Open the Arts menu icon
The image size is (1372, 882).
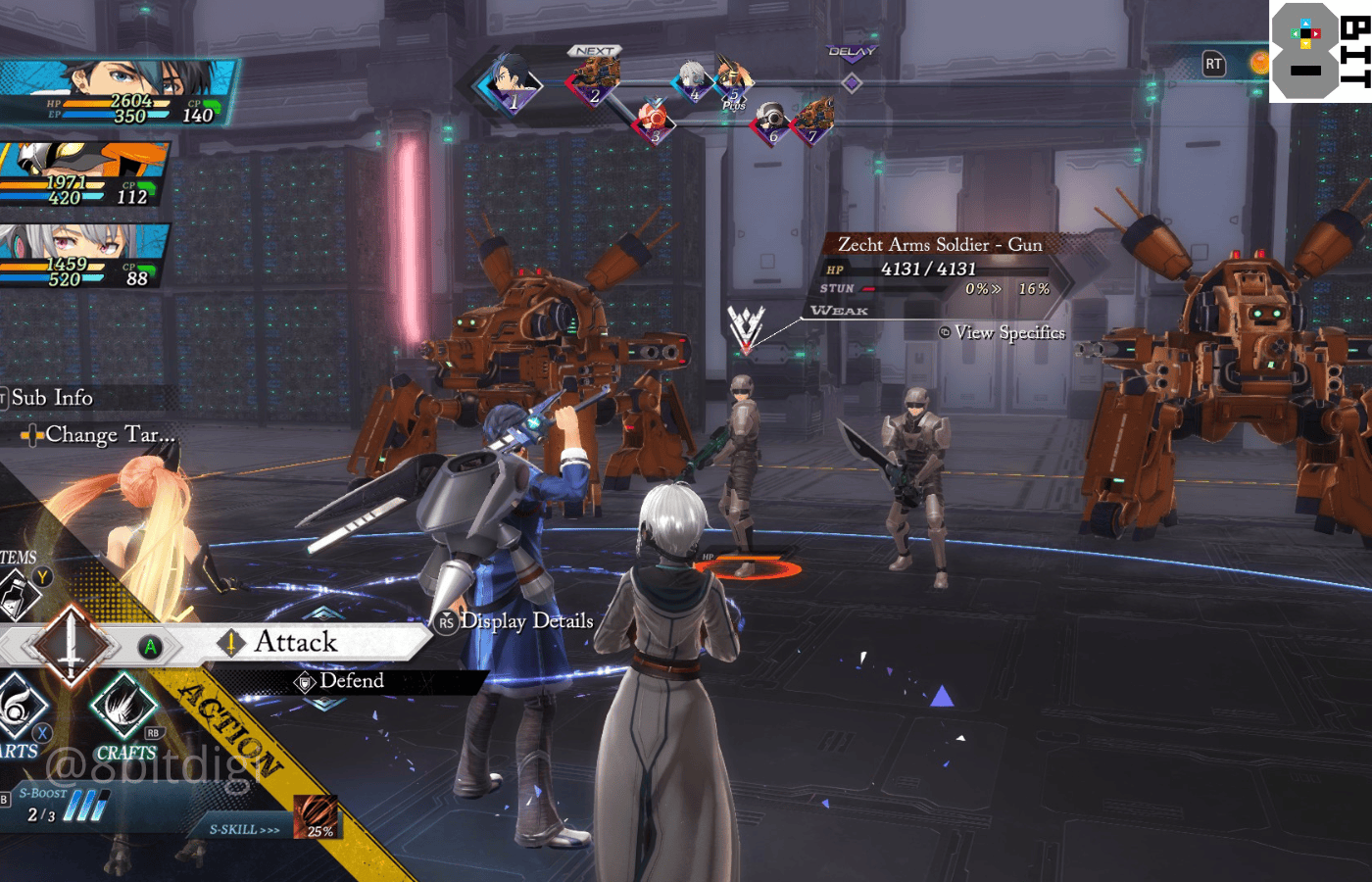click(20, 710)
